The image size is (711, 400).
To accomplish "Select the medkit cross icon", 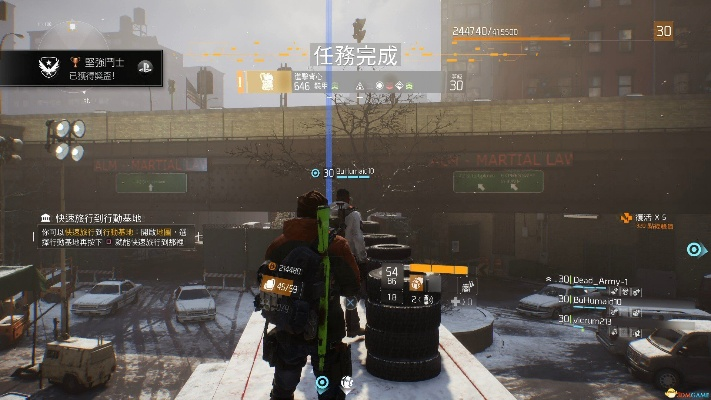I will (x=456, y=300).
